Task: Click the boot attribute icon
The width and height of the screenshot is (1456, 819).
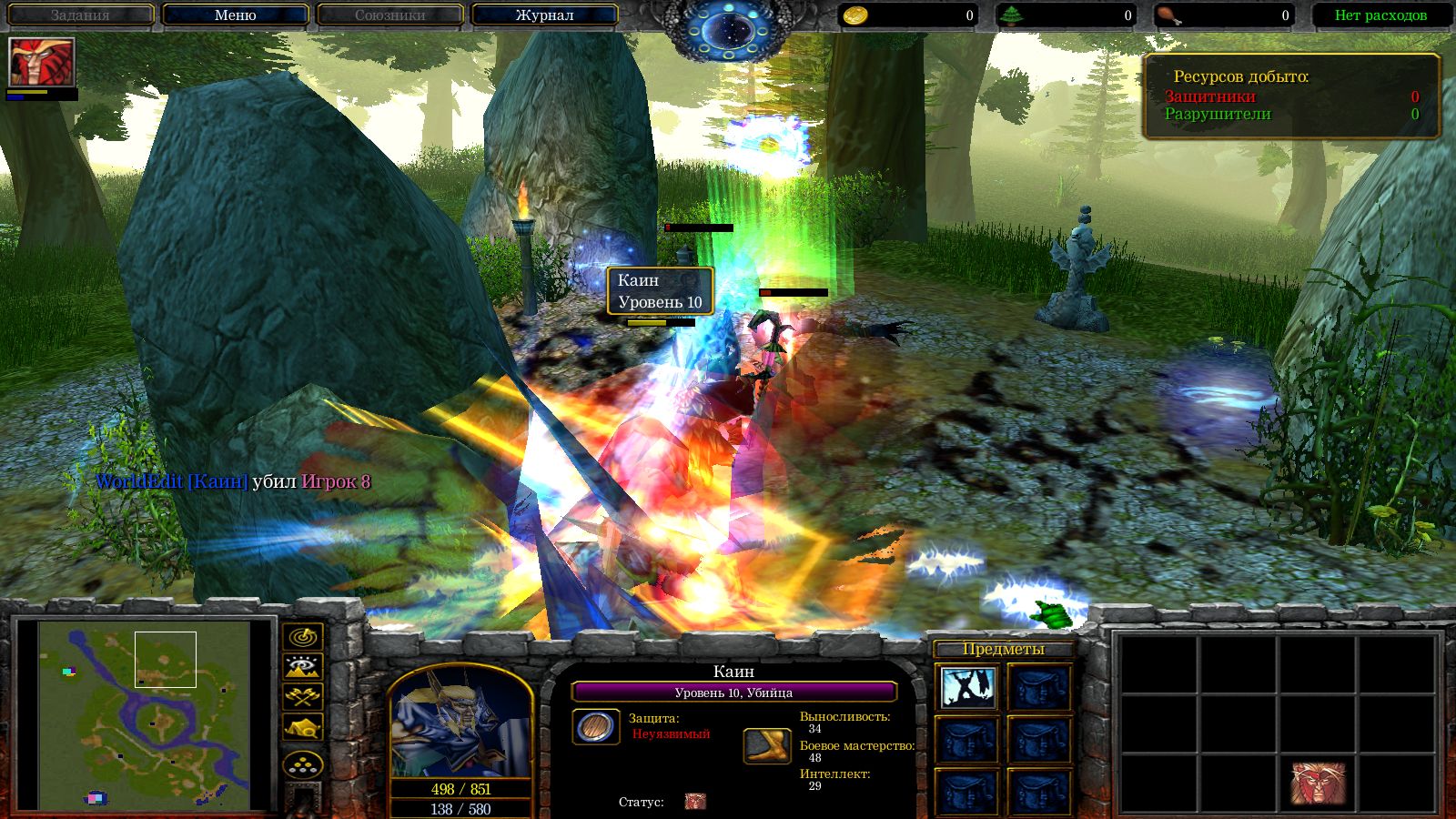Action: pyautogui.click(x=766, y=745)
